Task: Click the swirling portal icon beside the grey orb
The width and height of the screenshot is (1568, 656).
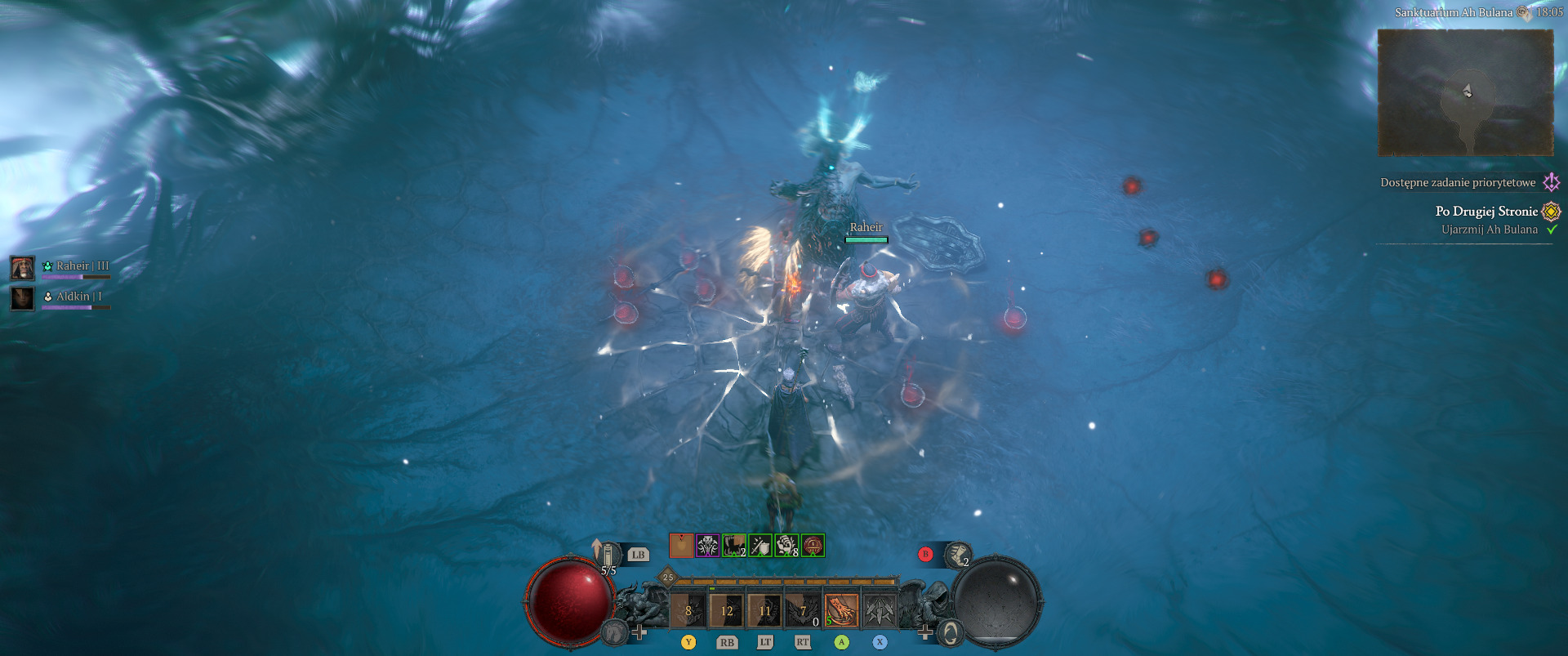Action: click(950, 631)
